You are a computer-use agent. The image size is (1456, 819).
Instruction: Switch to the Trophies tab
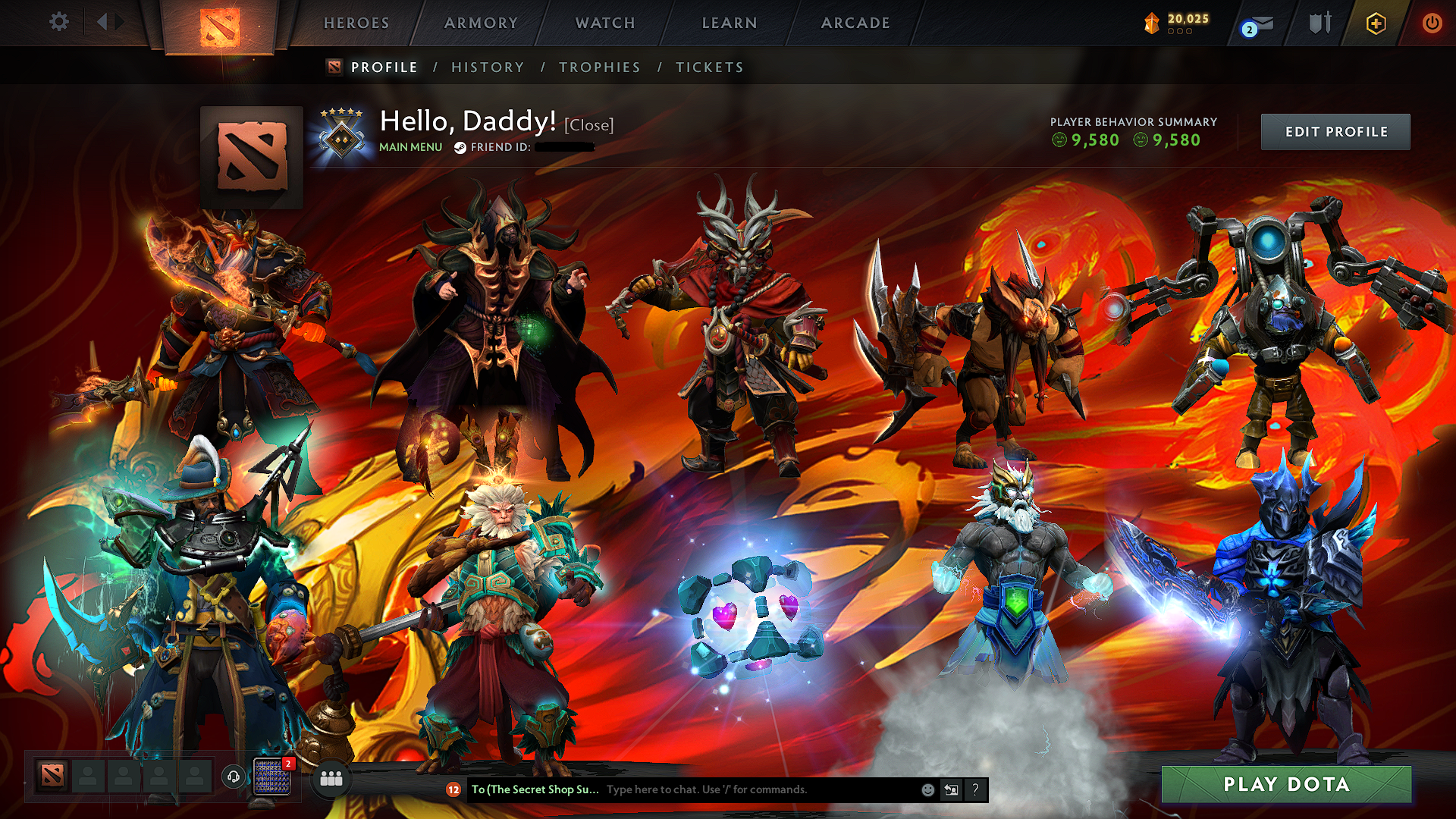[600, 67]
